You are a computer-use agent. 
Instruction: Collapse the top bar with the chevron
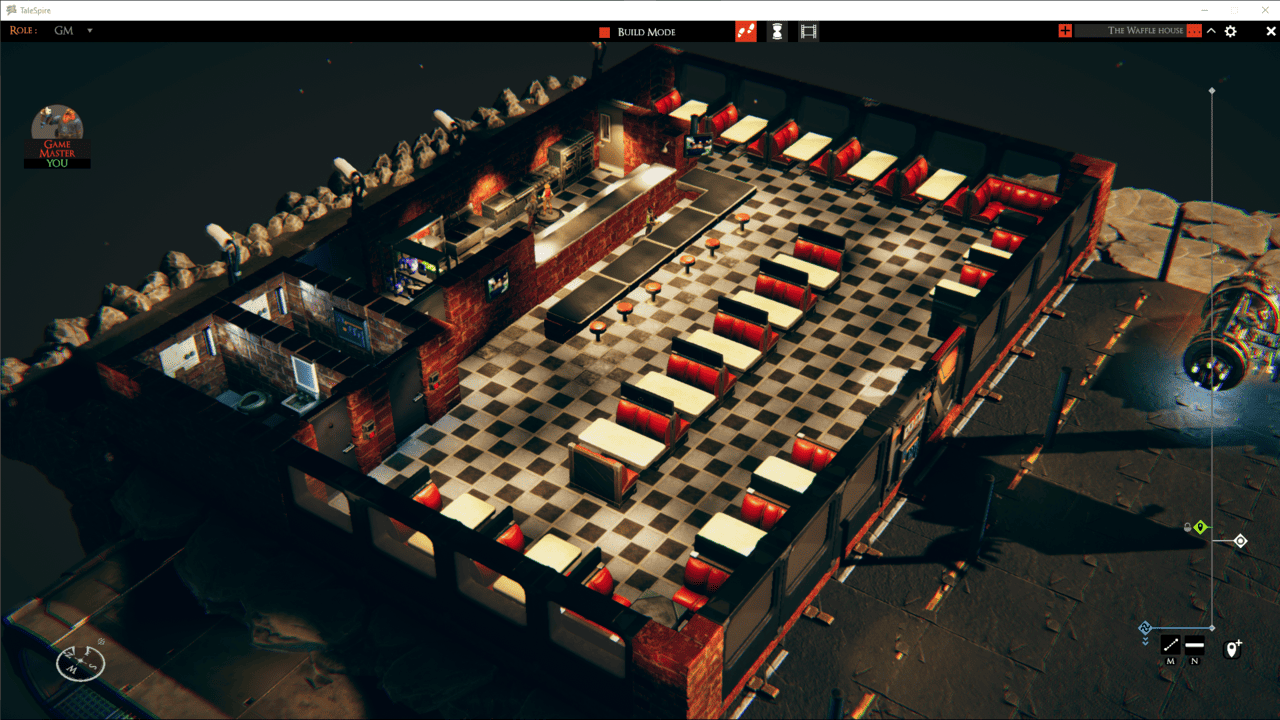[1210, 31]
